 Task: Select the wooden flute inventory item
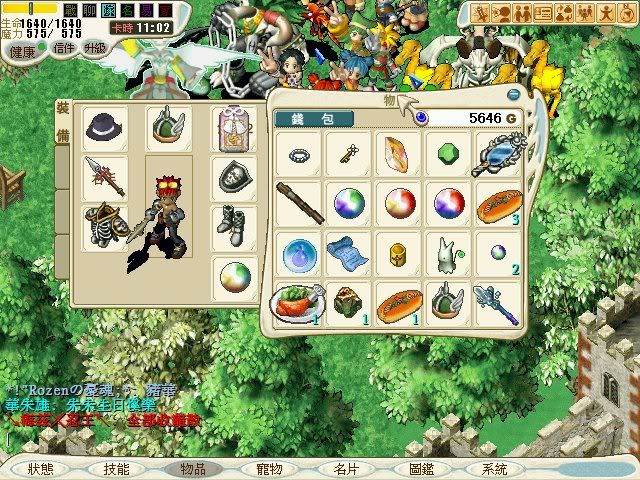(x=298, y=203)
